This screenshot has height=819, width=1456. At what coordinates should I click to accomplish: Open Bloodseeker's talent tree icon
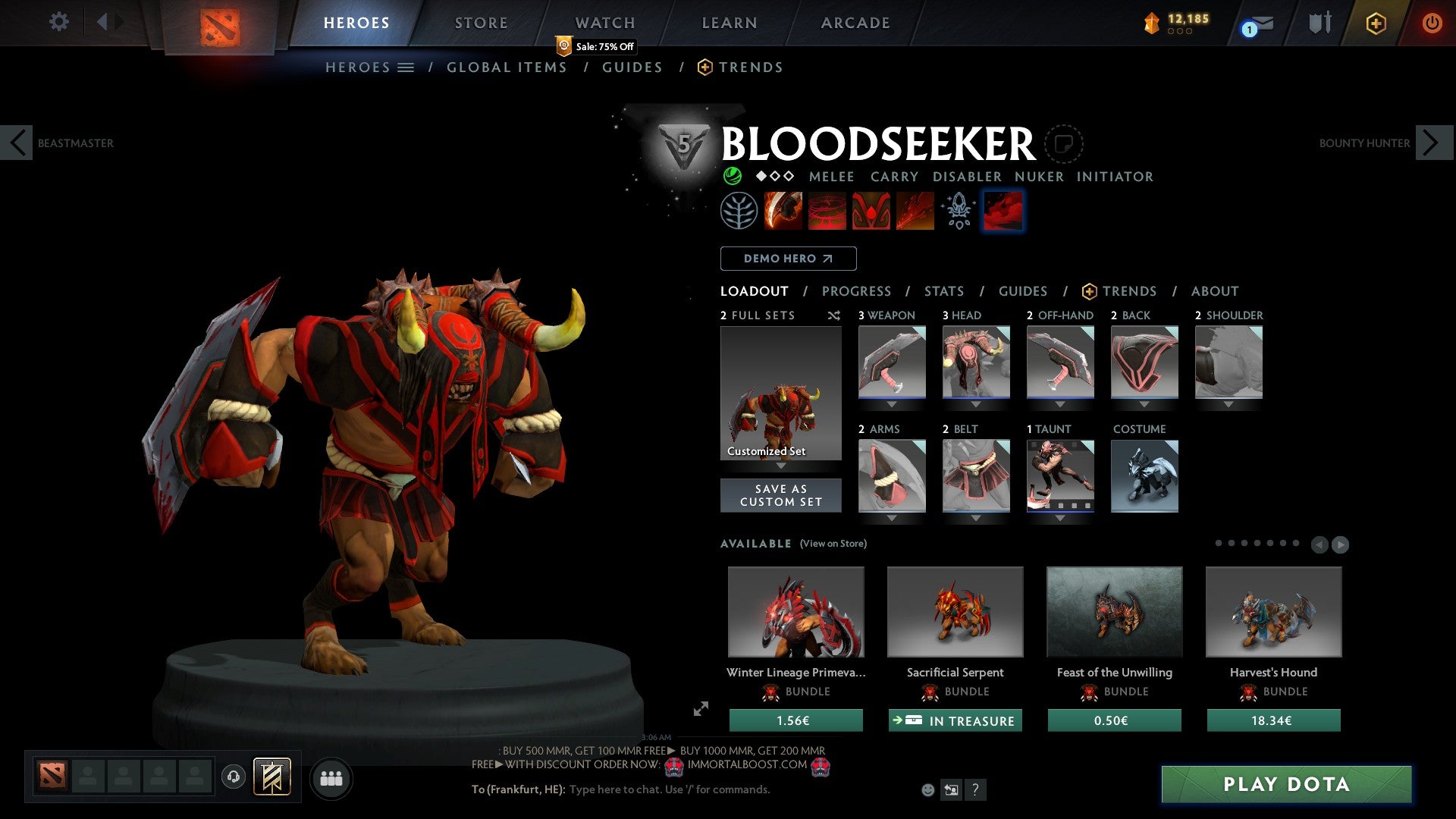[x=739, y=210]
